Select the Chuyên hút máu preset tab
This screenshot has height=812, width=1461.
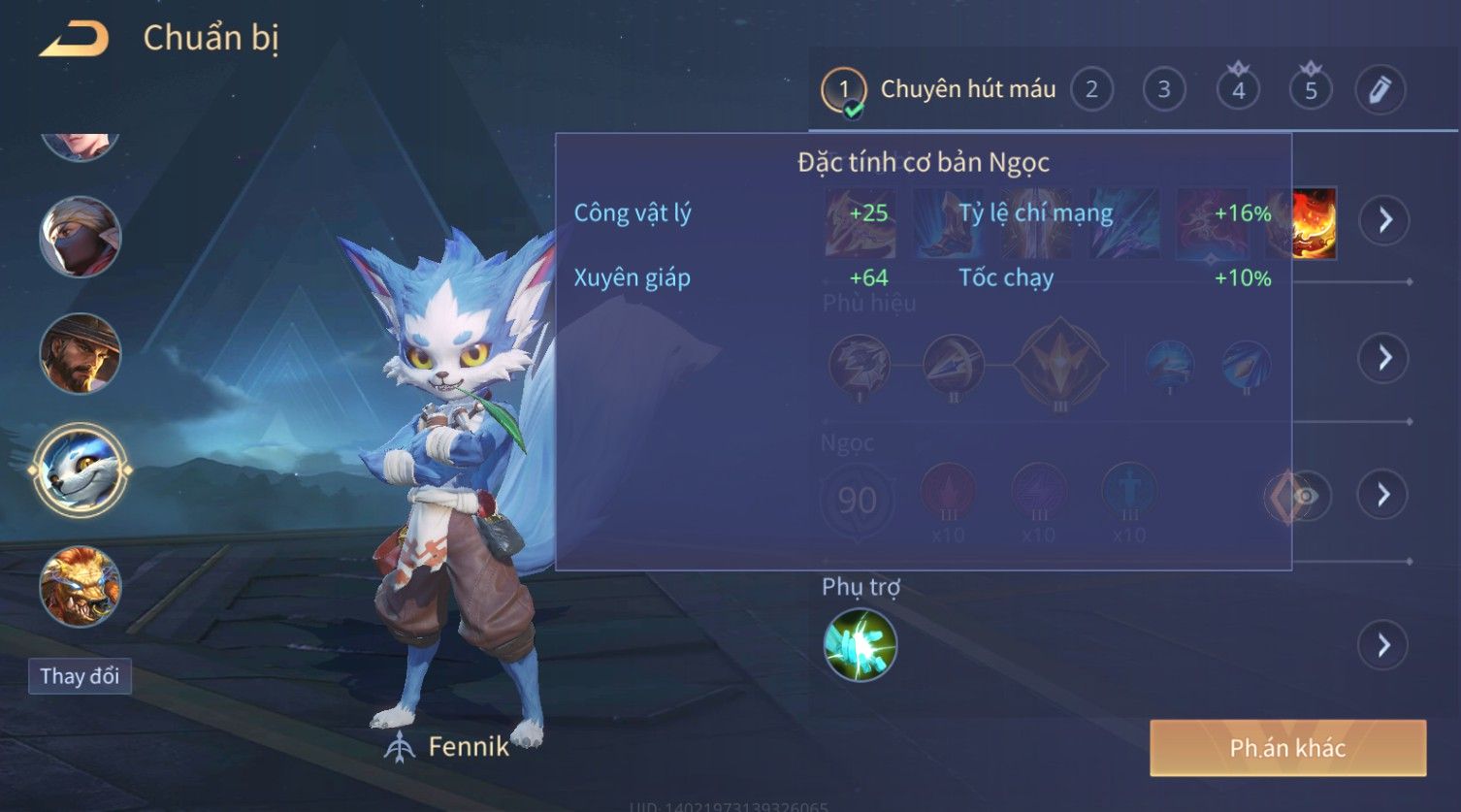pos(941,90)
